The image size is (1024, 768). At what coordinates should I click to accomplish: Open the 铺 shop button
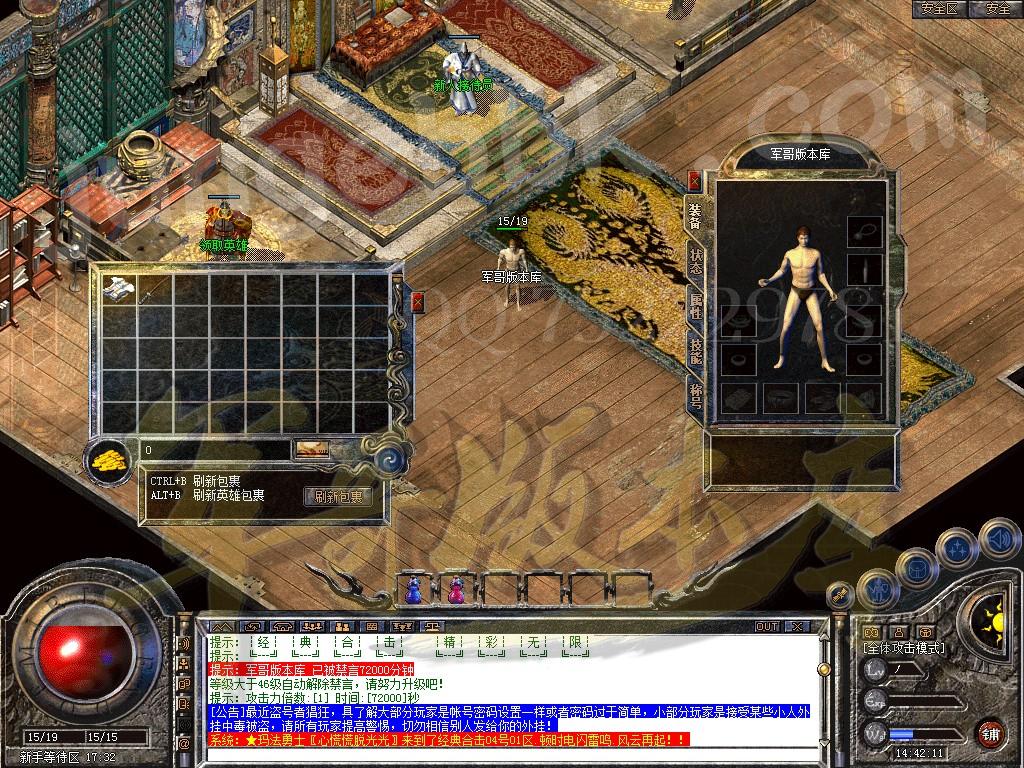[x=991, y=731]
